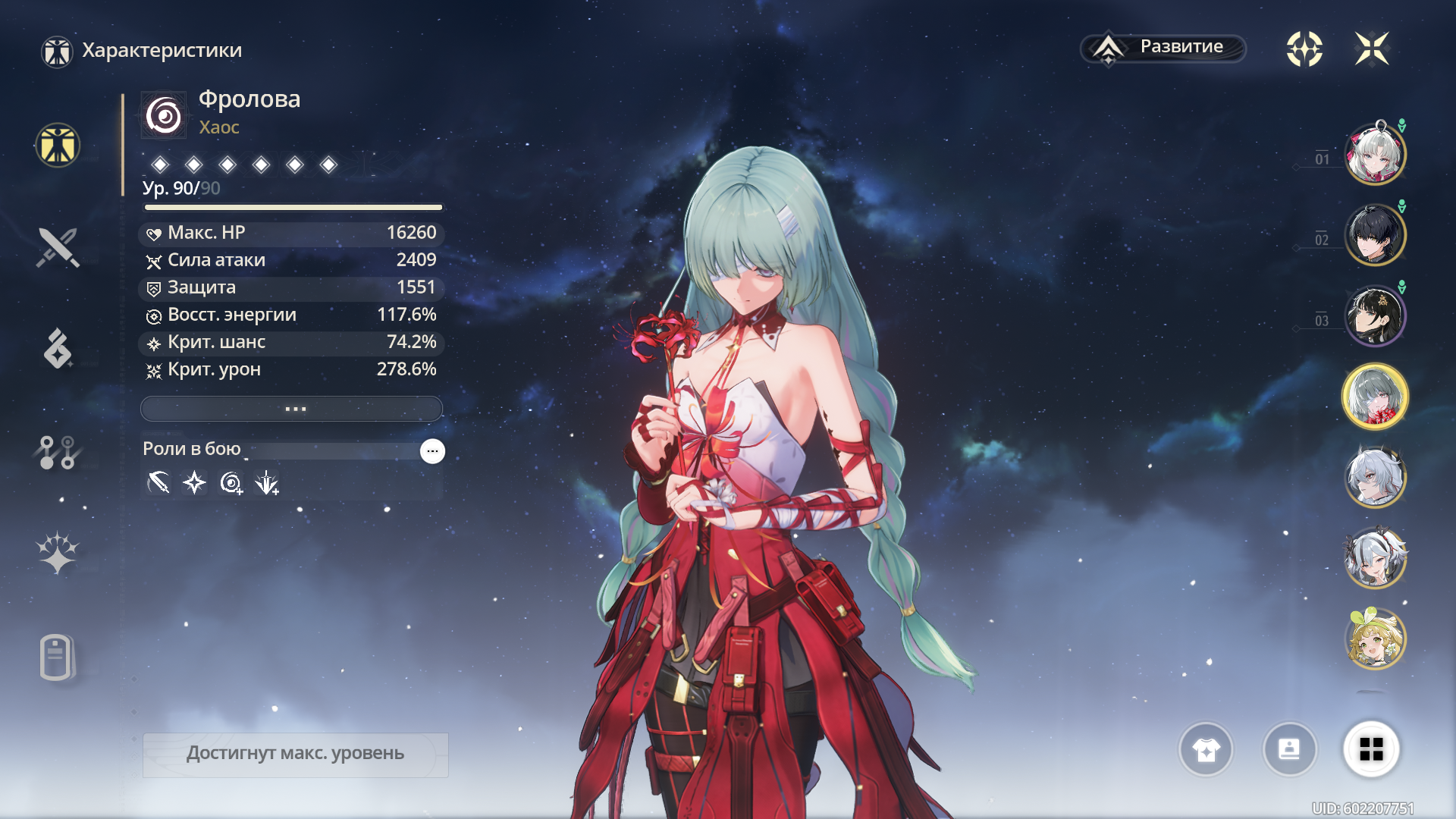
Task: Show battle role details via round dots button
Action: pyautogui.click(x=432, y=451)
